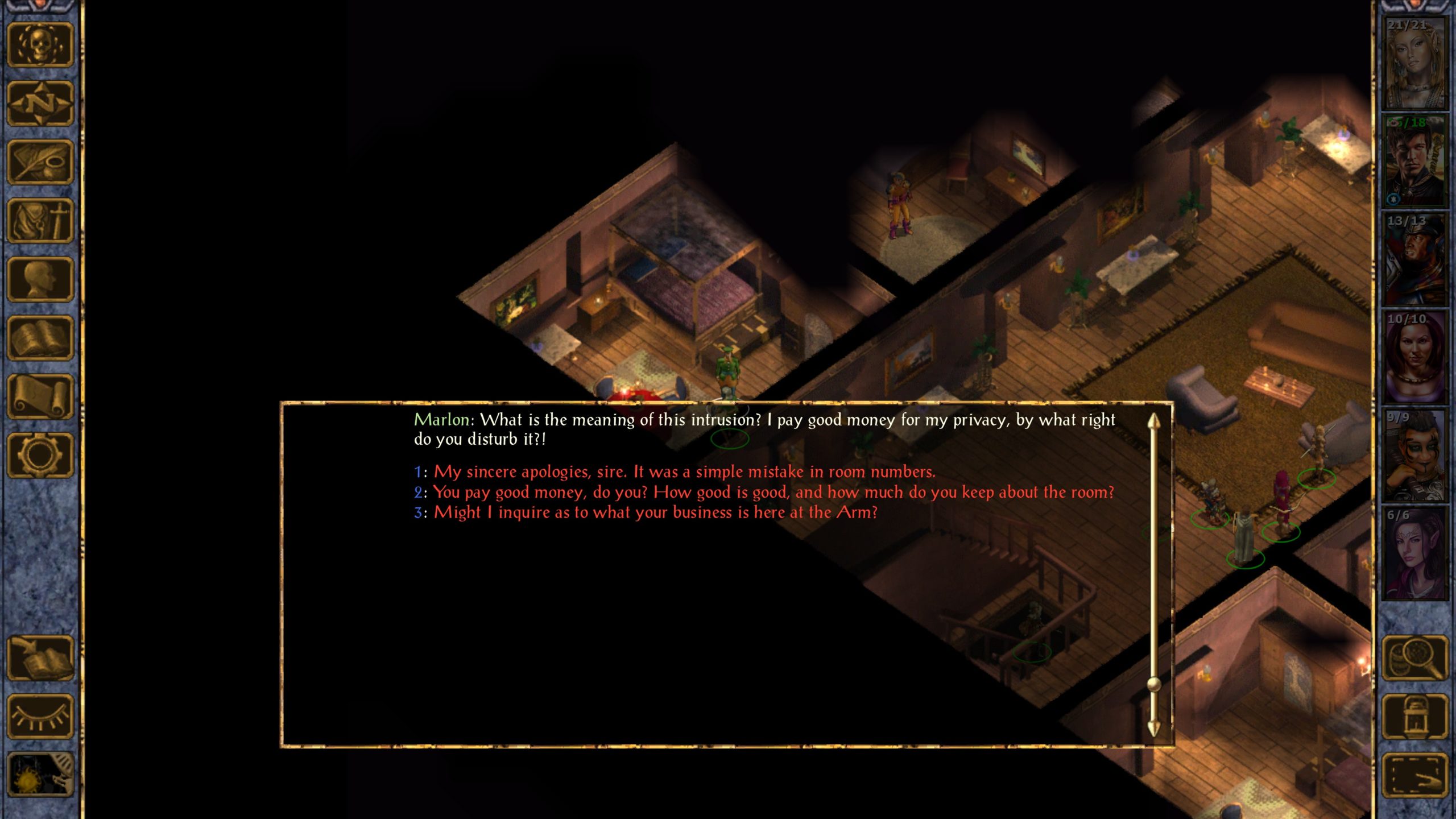
Task: Click the dialogue scrollbar down arrow
Action: [x=1153, y=728]
